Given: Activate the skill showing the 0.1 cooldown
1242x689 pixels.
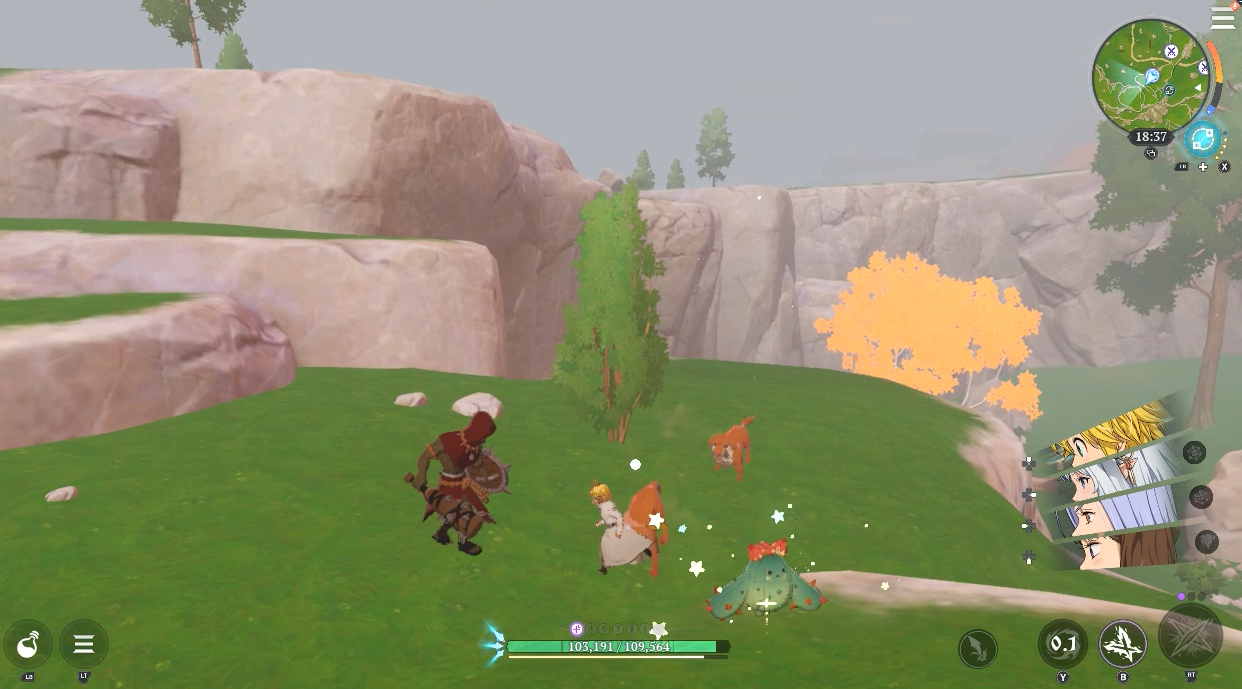Looking at the screenshot, I should click(1062, 644).
